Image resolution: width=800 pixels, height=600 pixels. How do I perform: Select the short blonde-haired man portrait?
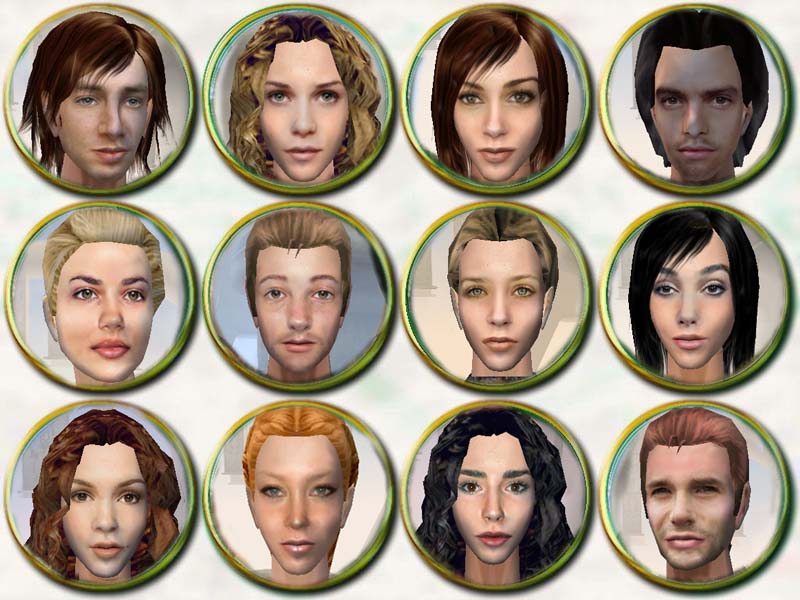point(298,296)
